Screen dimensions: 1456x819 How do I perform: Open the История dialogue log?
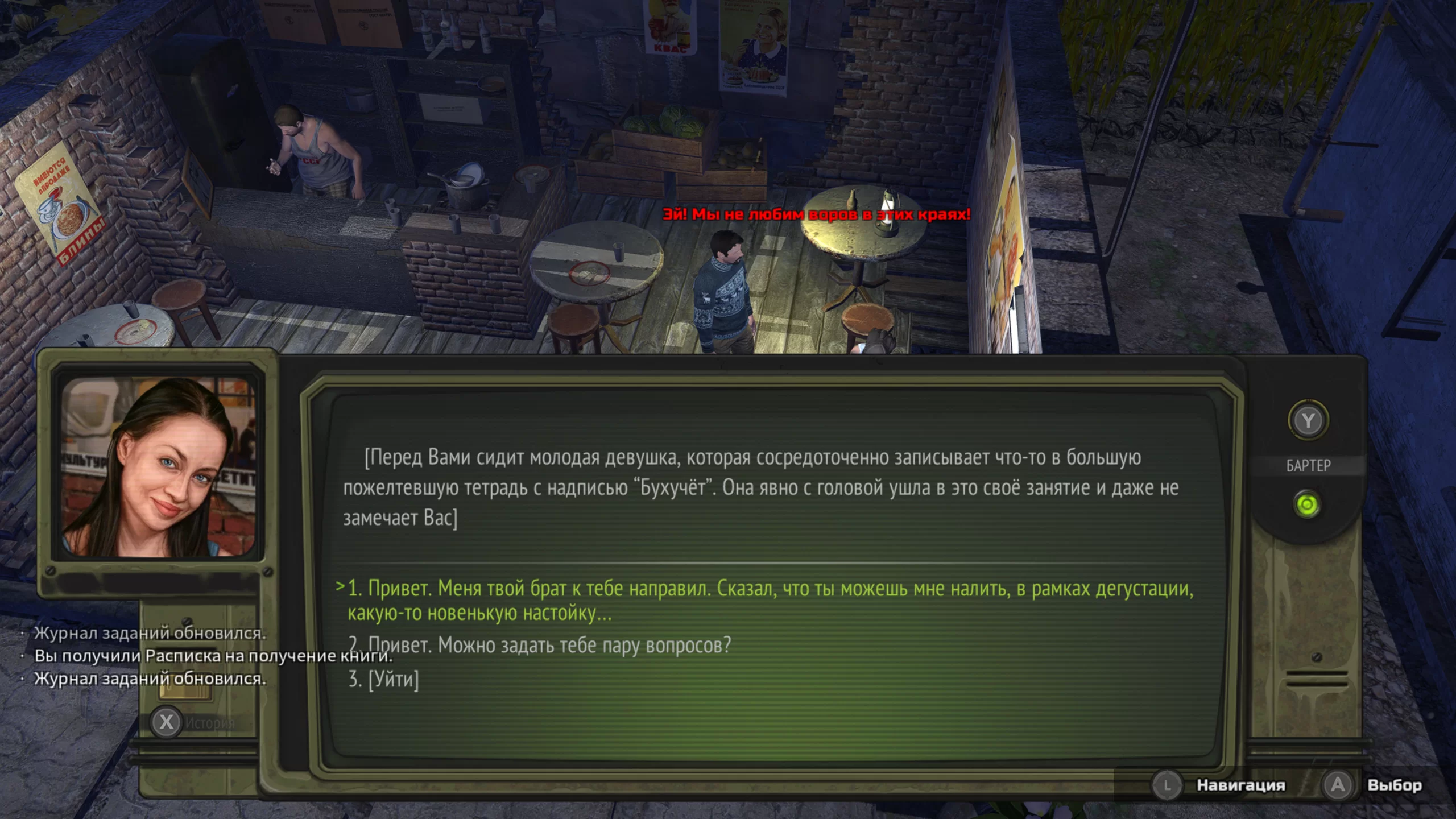pos(167,722)
